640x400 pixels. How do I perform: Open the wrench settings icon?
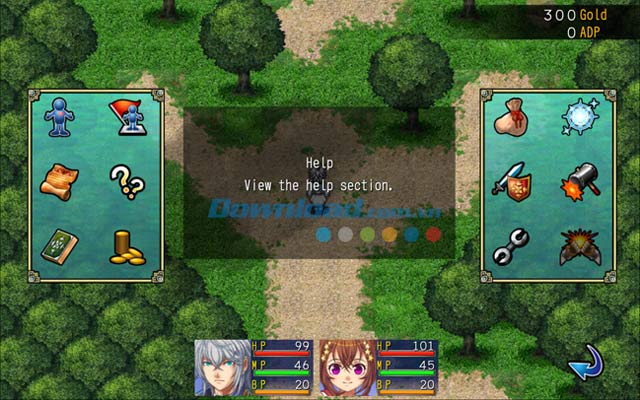point(512,245)
